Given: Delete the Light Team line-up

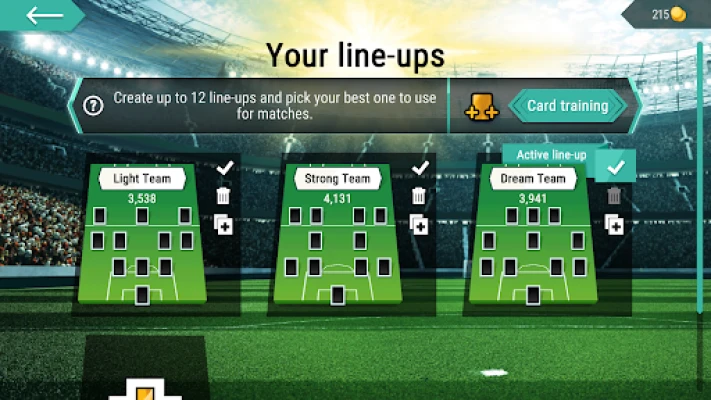Looking at the screenshot, I should point(224,196).
